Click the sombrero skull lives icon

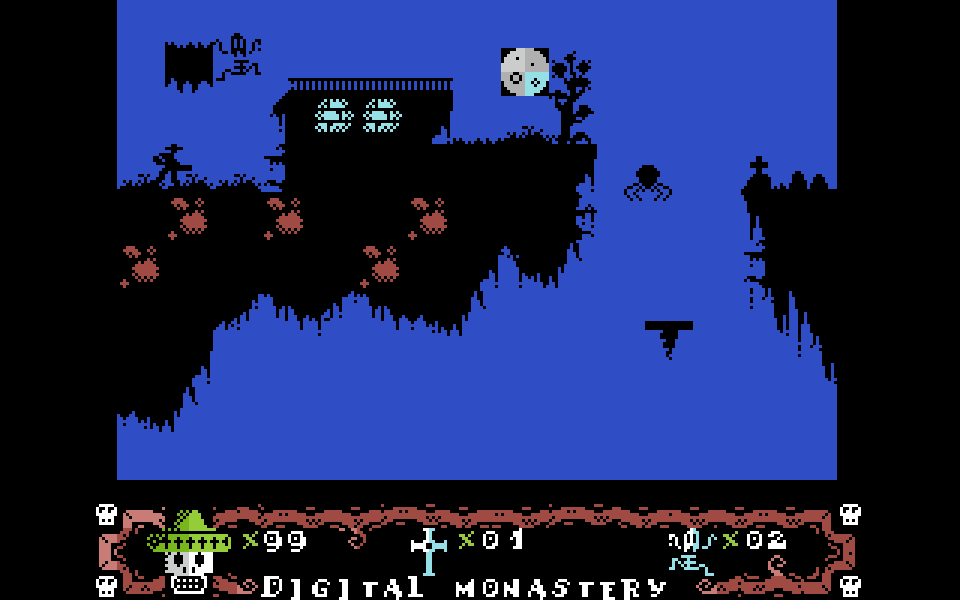coord(190,553)
